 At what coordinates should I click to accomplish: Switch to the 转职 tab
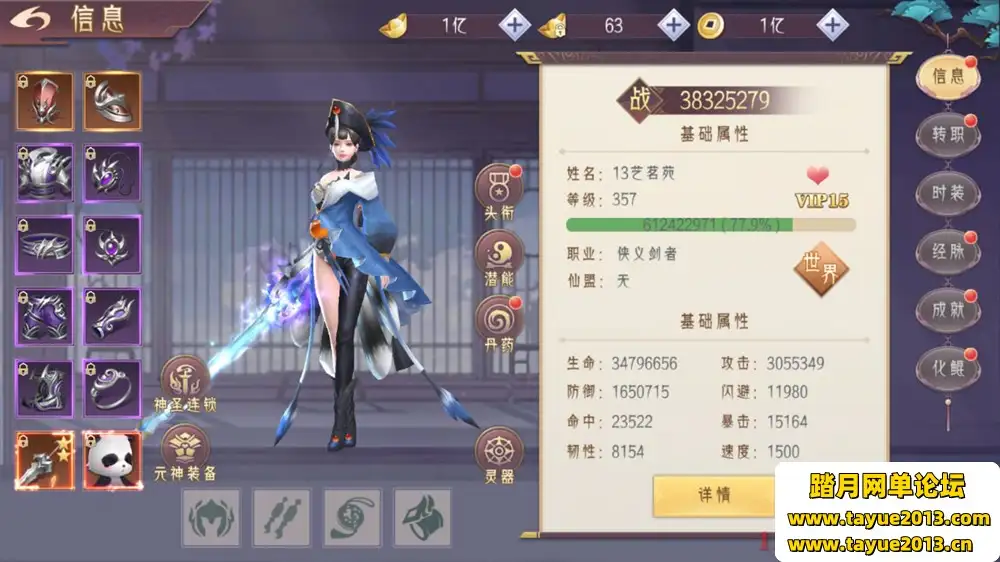(947, 135)
